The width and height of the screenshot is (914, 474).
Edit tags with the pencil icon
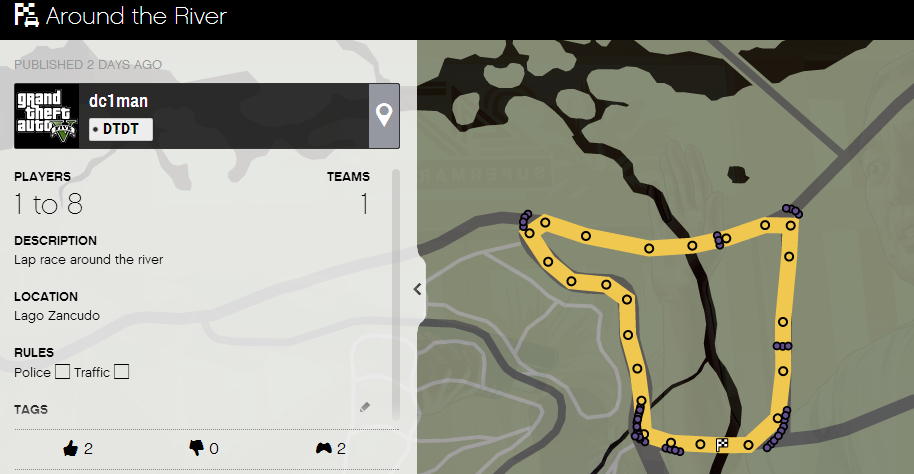click(x=365, y=408)
